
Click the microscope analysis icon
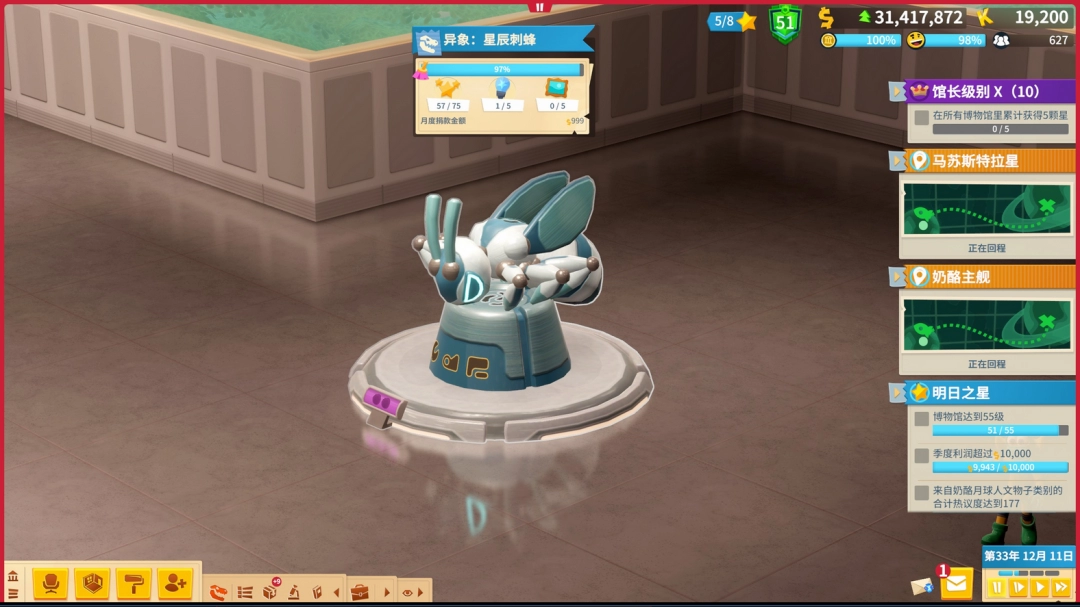[x=294, y=592]
